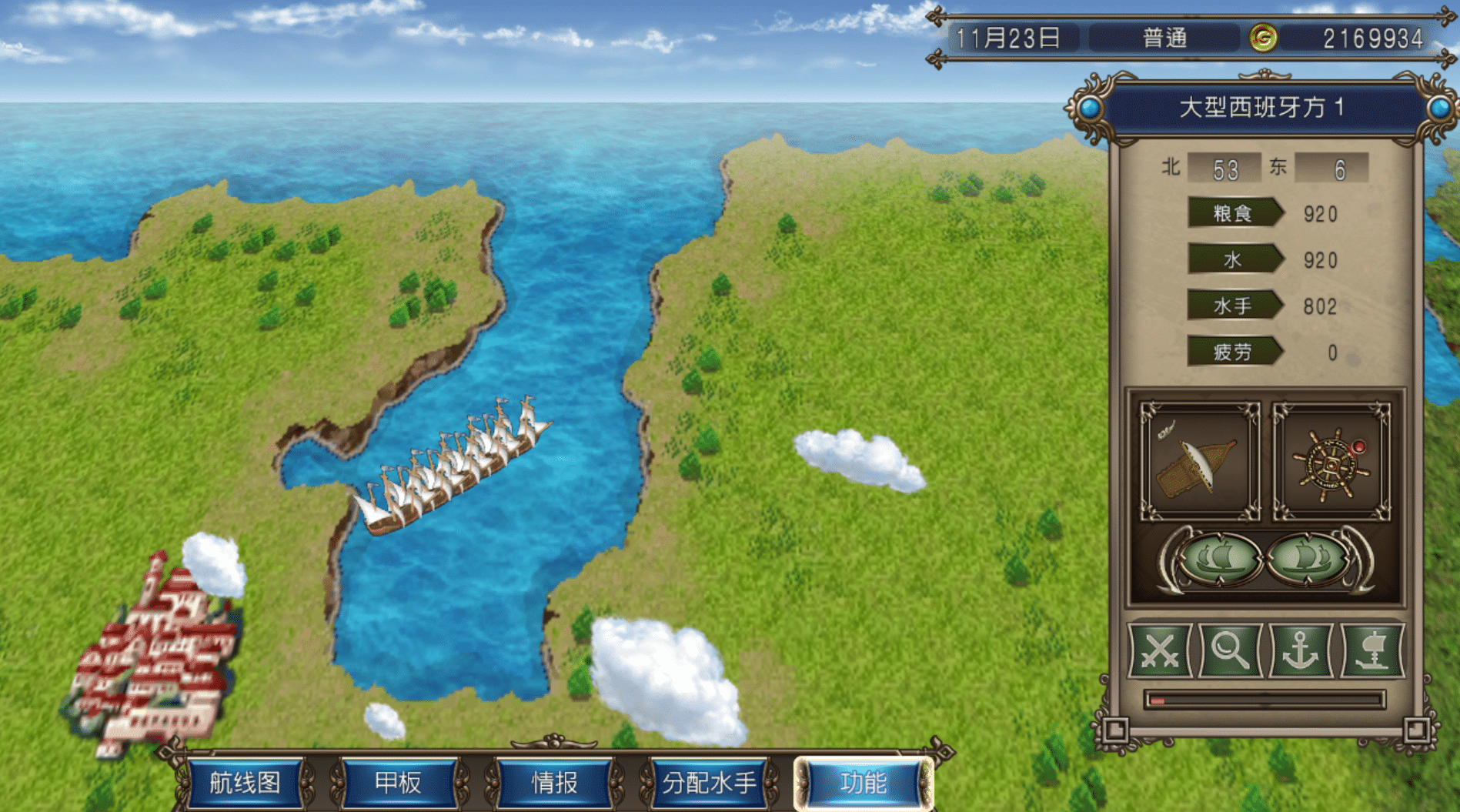Choose the crossed swords battle icon
Image resolution: width=1460 pixels, height=812 pixels.
(x=1160, y=651)
